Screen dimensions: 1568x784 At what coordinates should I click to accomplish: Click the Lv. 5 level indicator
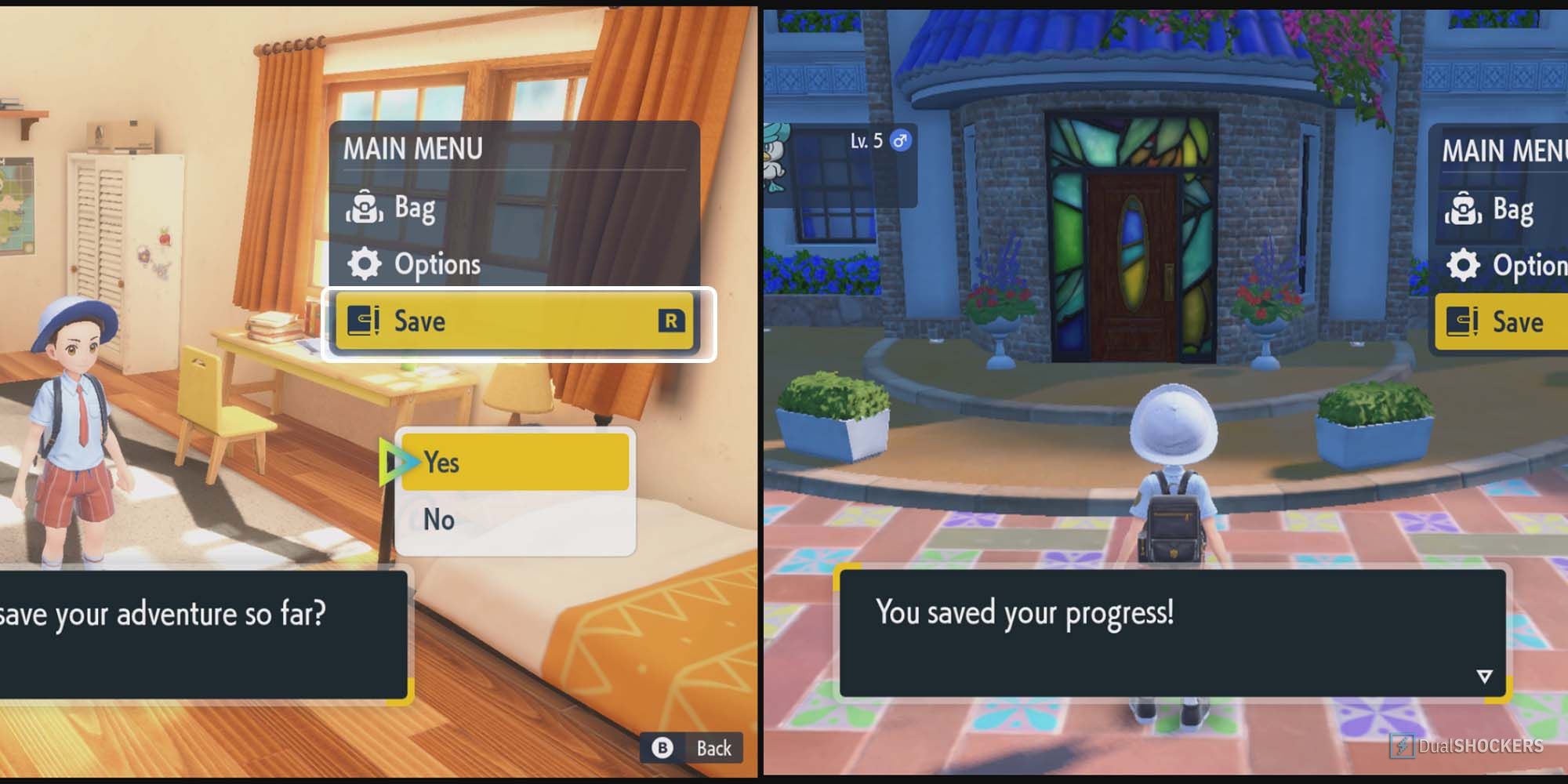[x=866, y=142]
